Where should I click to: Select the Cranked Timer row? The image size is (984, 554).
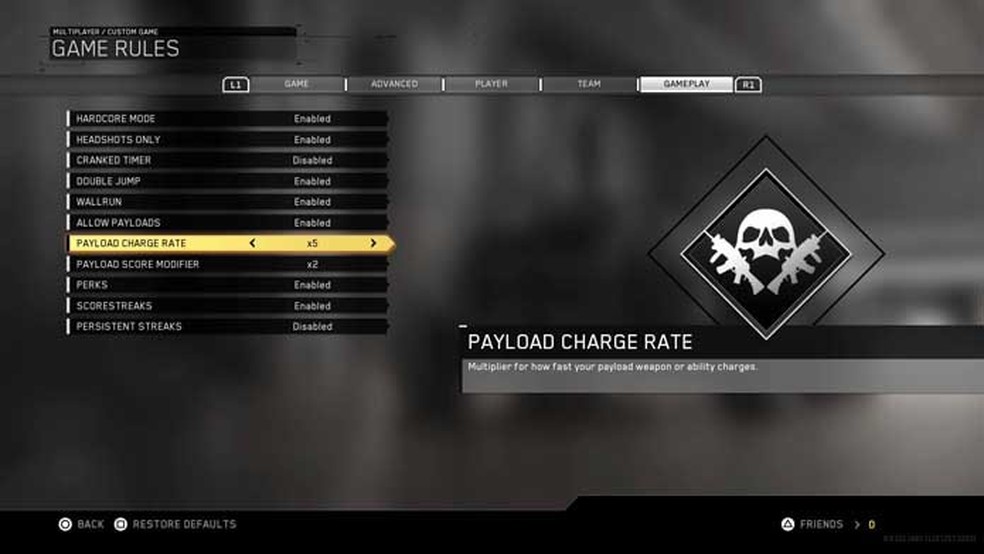228,160
